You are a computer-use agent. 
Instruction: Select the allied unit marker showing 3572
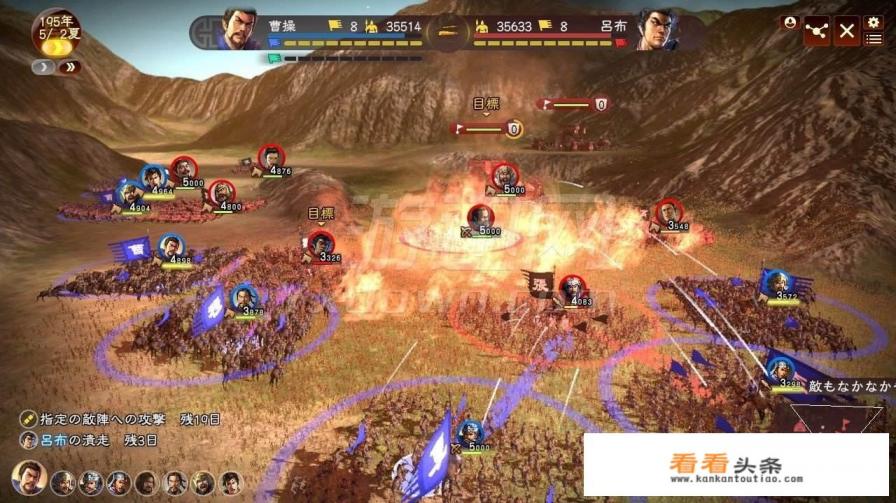tap(775, 283)
